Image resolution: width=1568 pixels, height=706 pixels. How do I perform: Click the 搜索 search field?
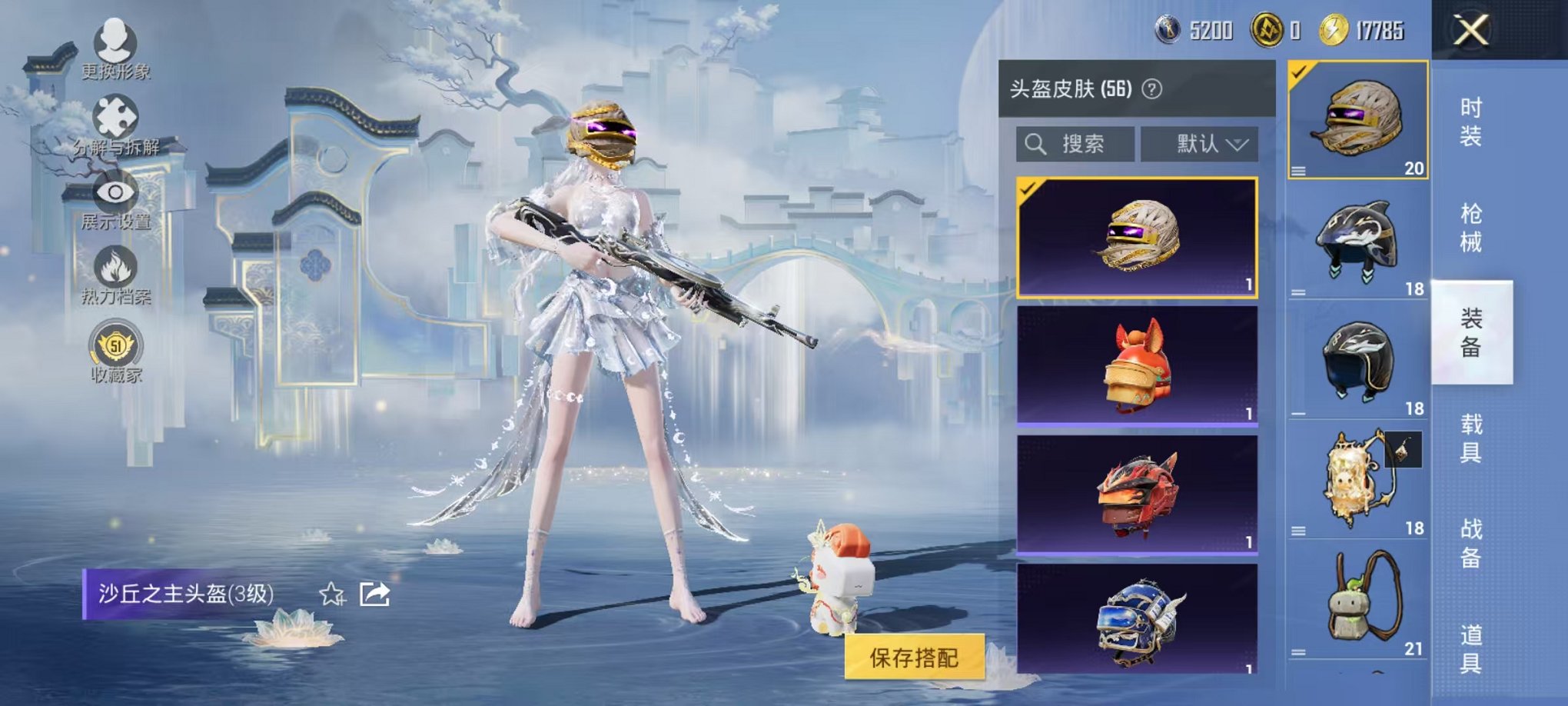1080,145
